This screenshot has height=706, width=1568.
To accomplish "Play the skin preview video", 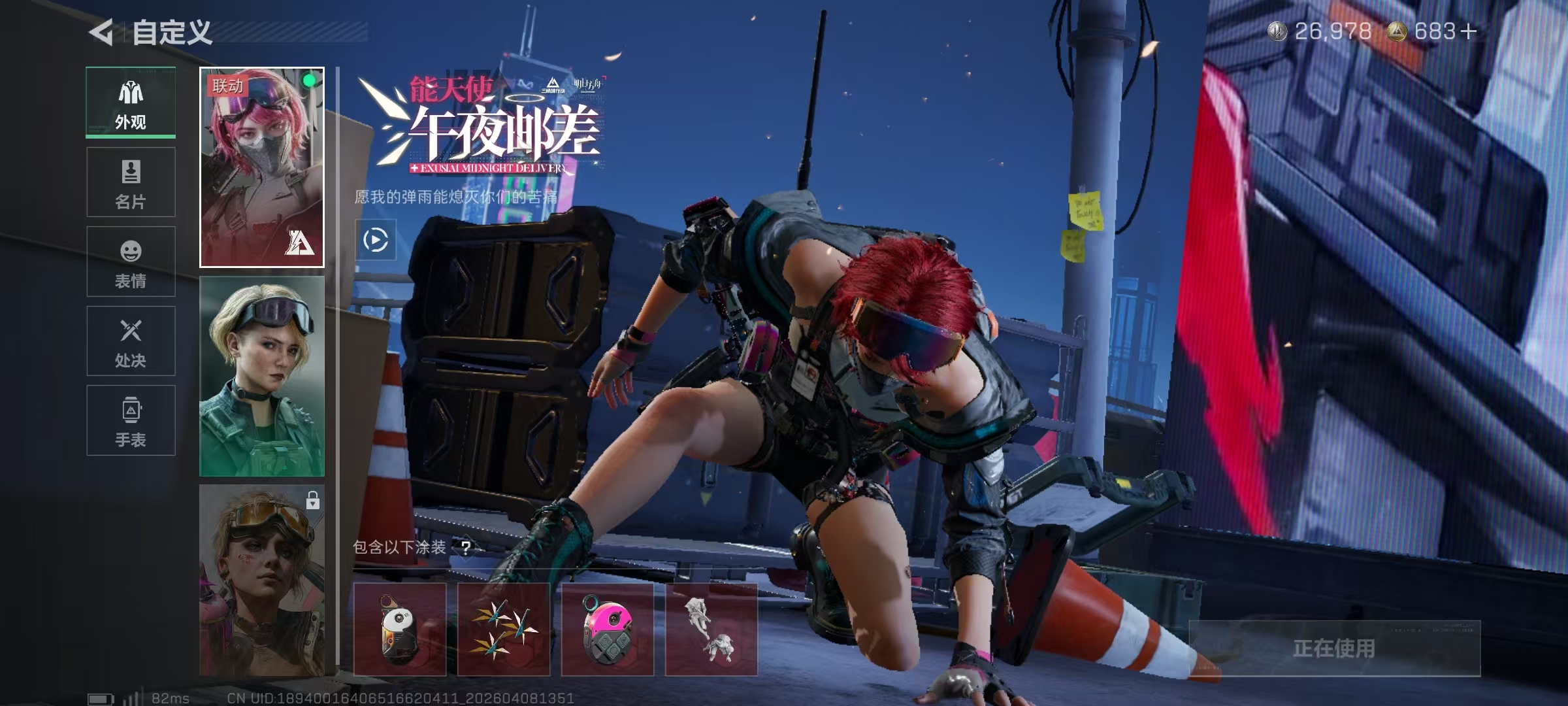I will [x=375, y=240].
